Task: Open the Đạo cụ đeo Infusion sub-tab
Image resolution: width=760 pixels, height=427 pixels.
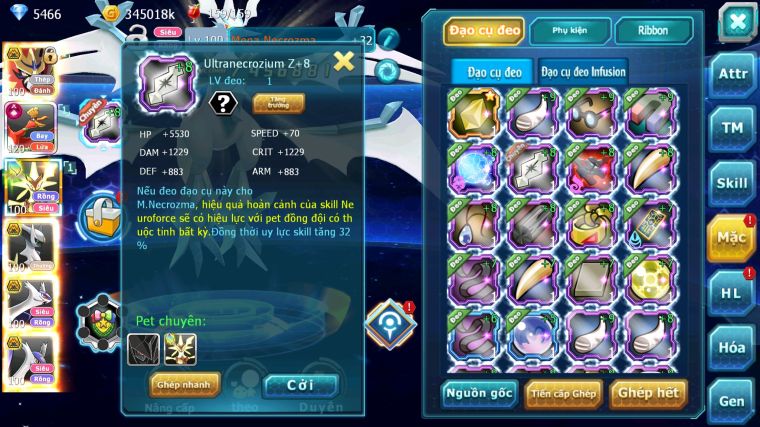Action: click(584, 72)
